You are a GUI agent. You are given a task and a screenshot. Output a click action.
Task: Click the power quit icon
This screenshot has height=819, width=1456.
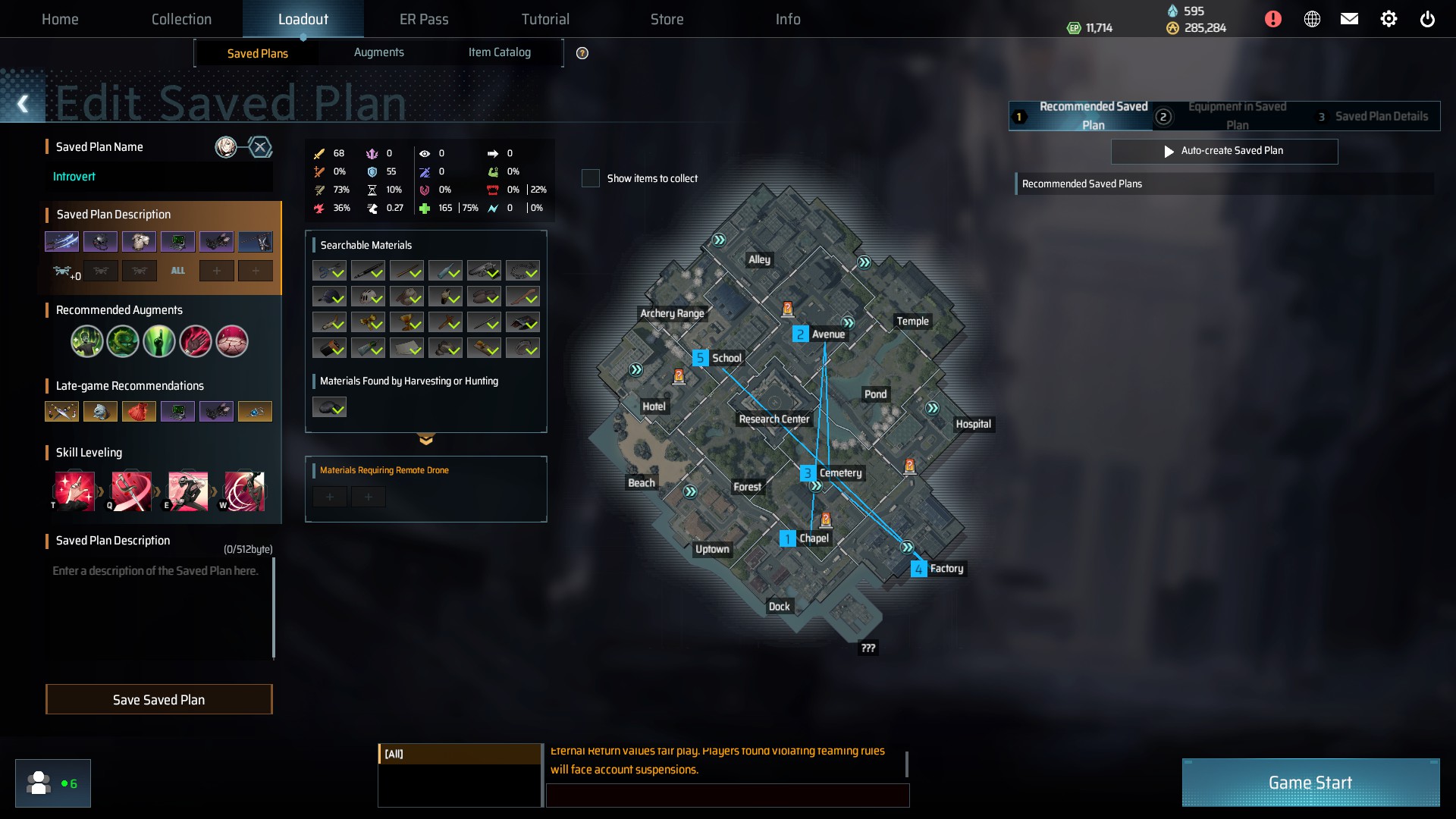point(1426,19)
